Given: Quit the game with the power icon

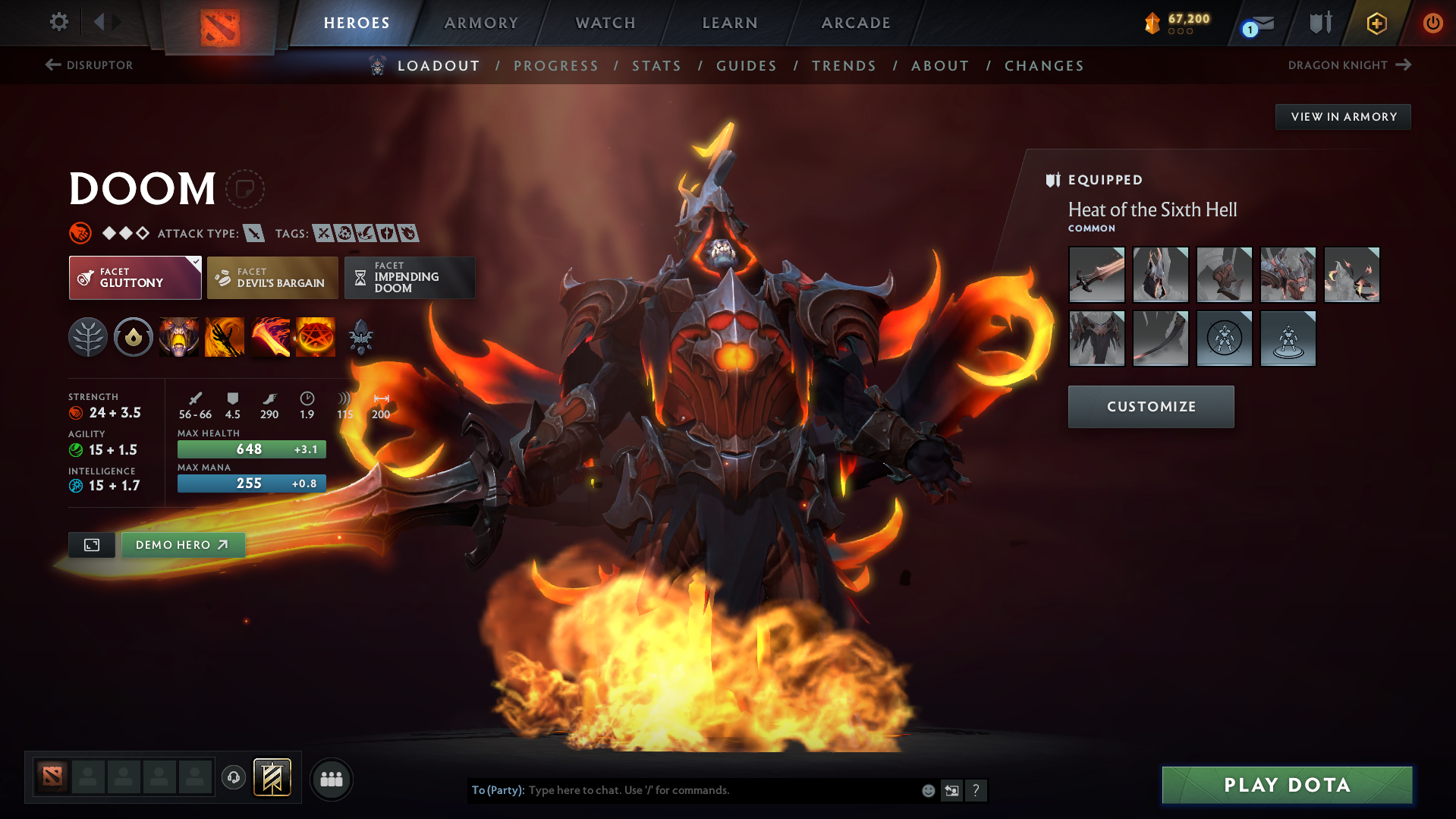Looking at the screenshot, I should pyautogui.click(x=1432, y=23).
